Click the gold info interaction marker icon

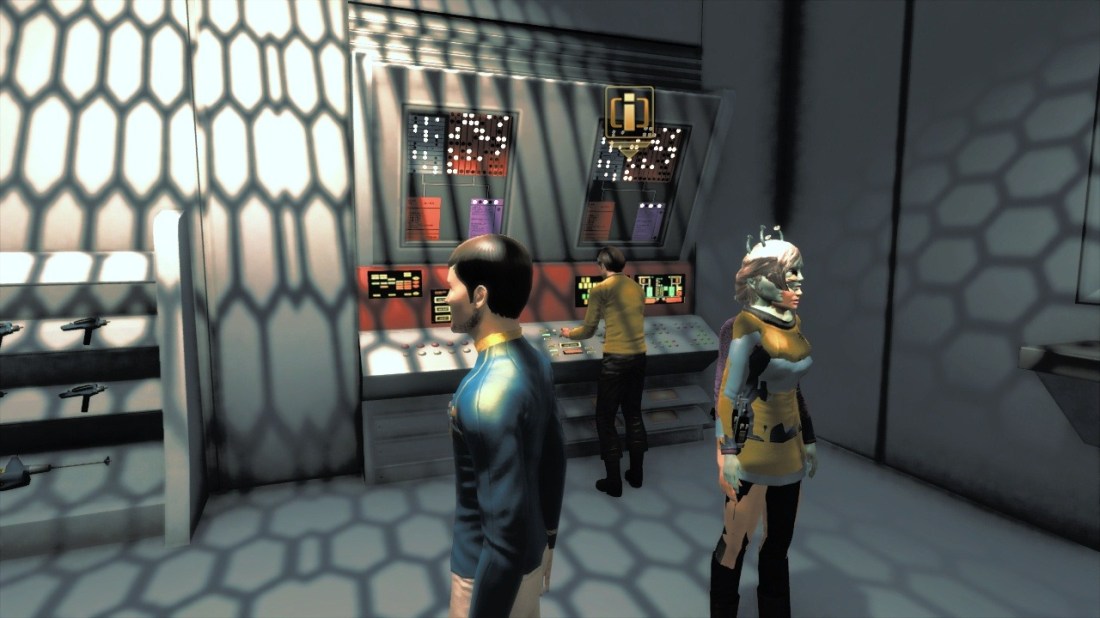[x=629, y=110]
